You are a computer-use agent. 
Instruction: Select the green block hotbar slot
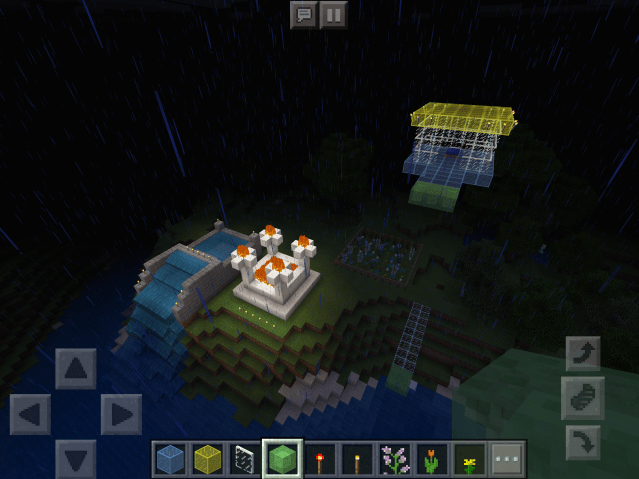(282, 459)
